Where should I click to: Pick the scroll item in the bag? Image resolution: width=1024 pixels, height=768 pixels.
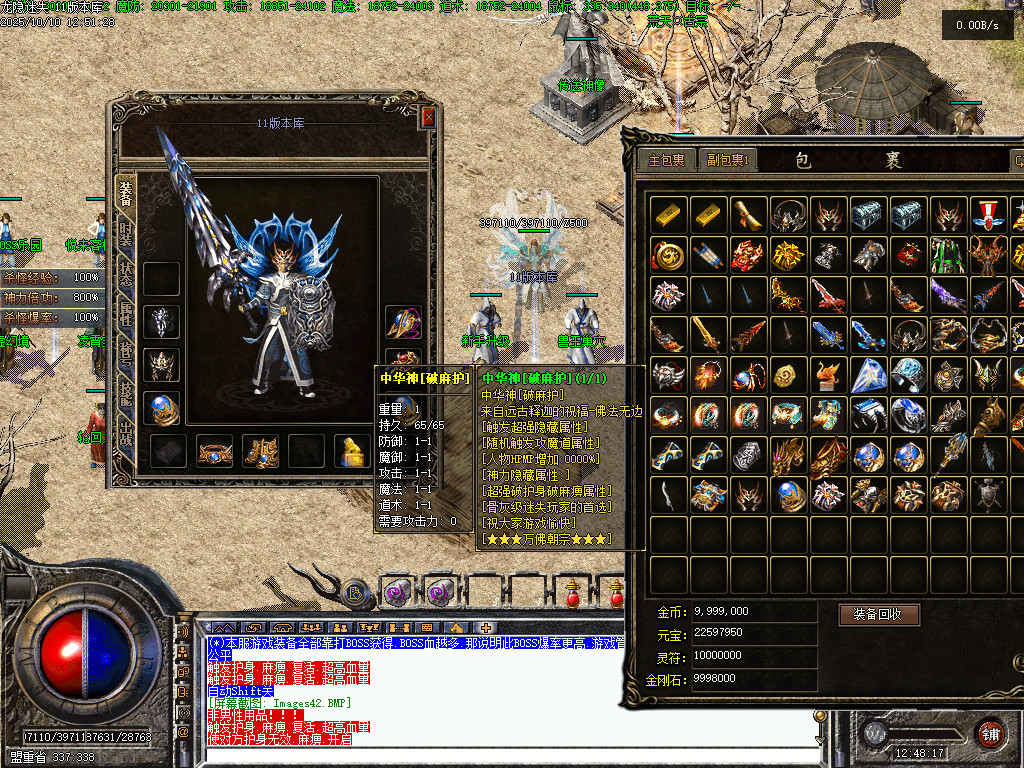pos(748,214)
